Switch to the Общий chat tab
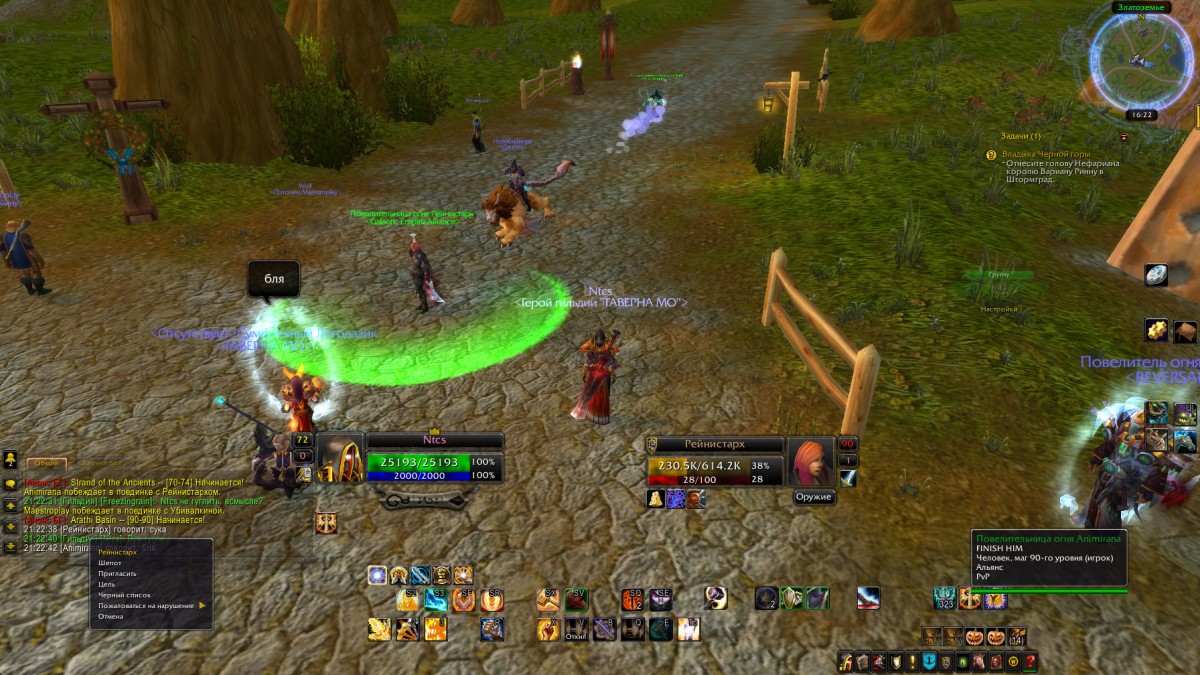This screenshot has width=1200, height=675. 45,463
